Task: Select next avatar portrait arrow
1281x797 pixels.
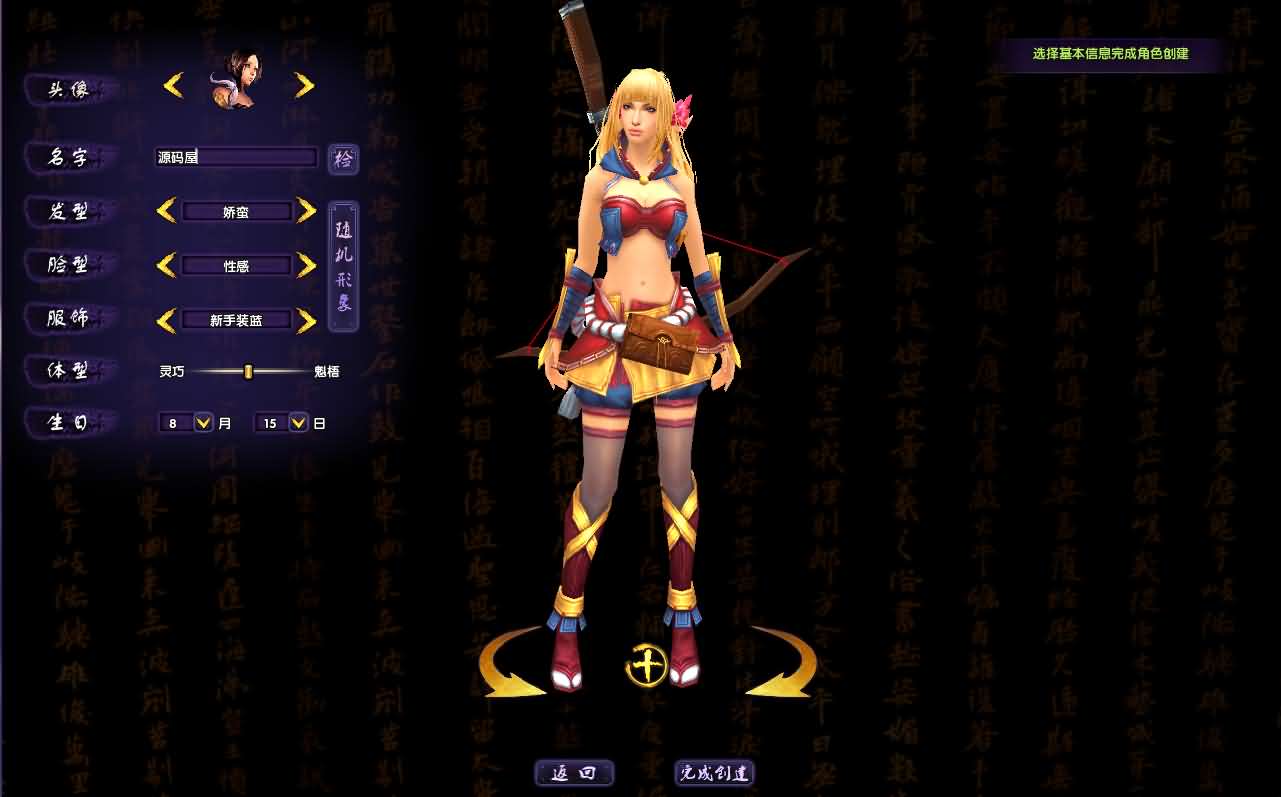Action: pyautogui.click(x=303, y=84)
